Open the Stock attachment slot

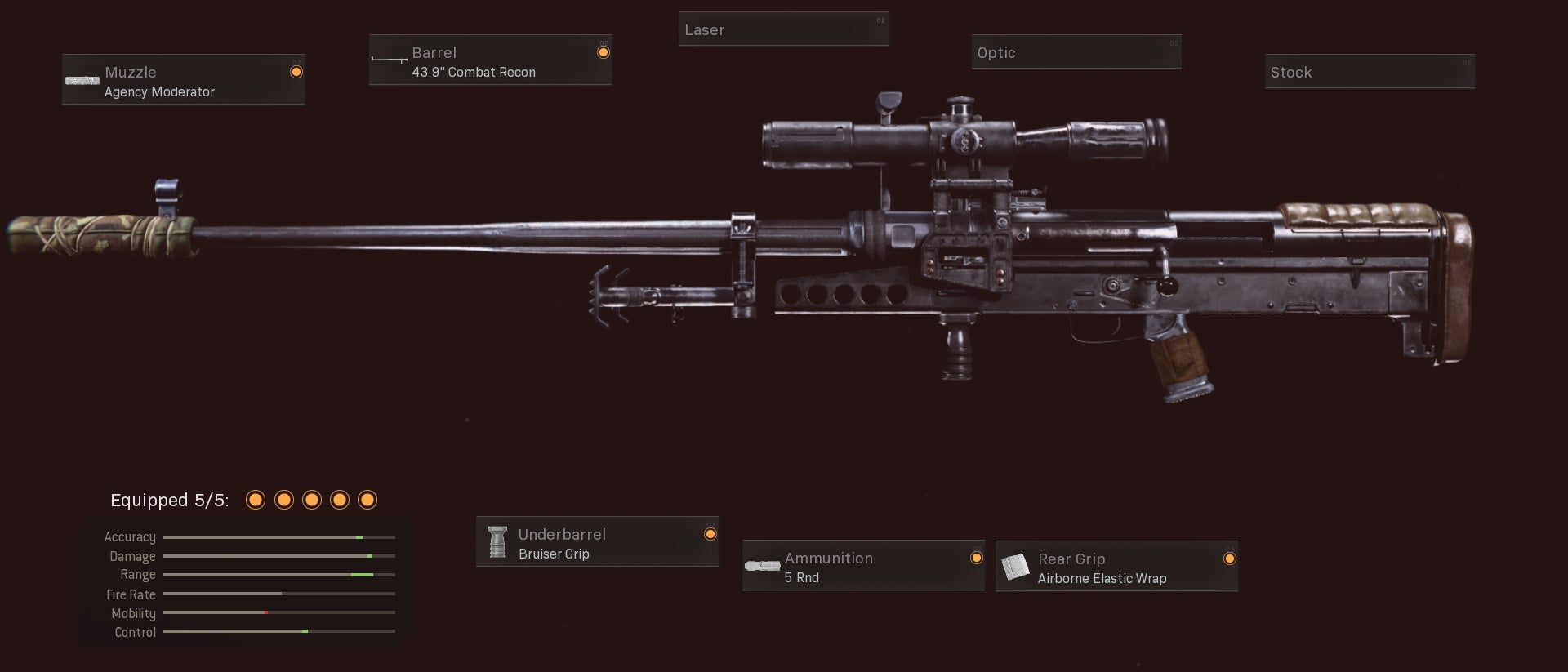pos(1370,71)
